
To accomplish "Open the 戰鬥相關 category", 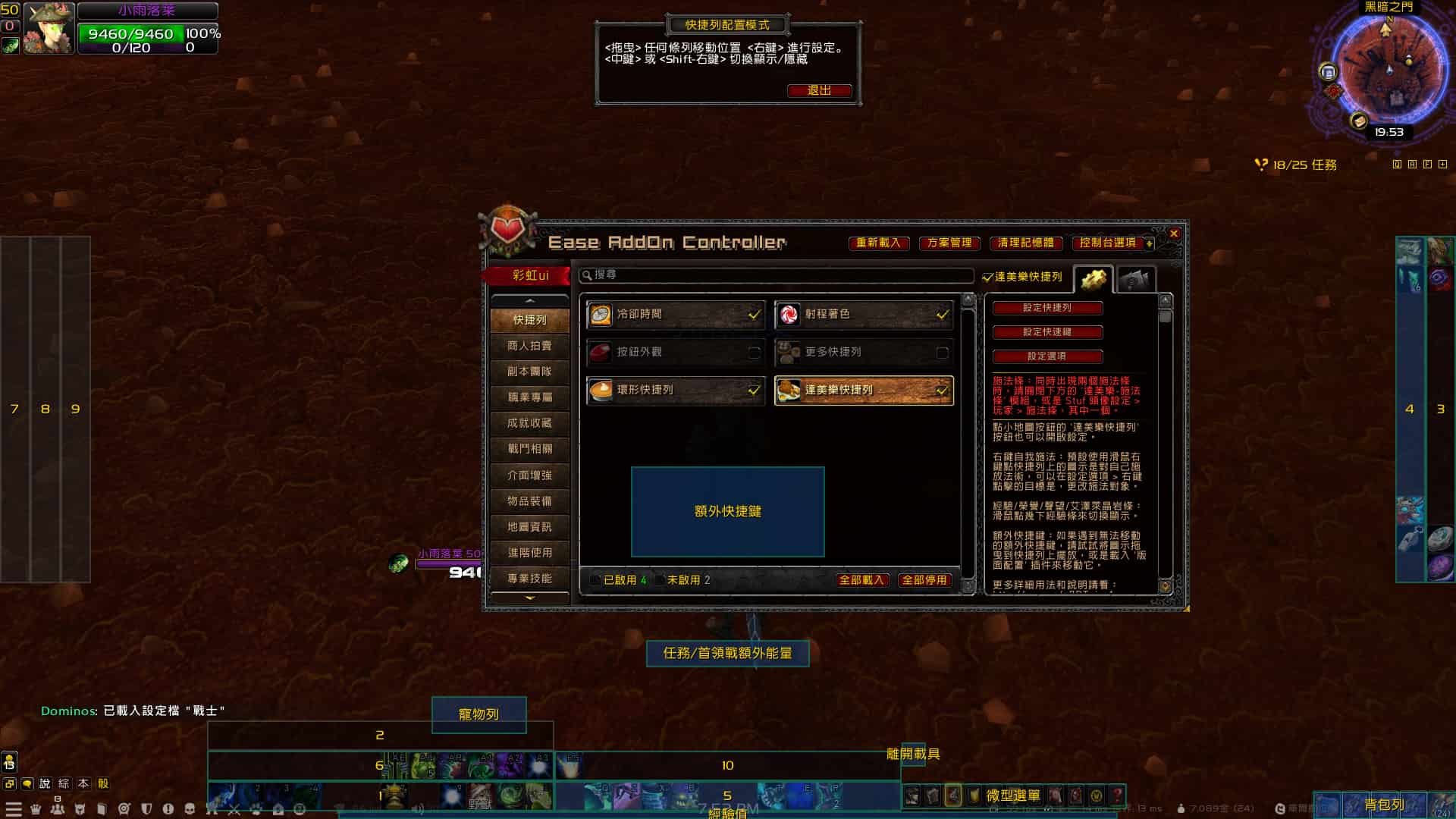I will click(529, 449).
